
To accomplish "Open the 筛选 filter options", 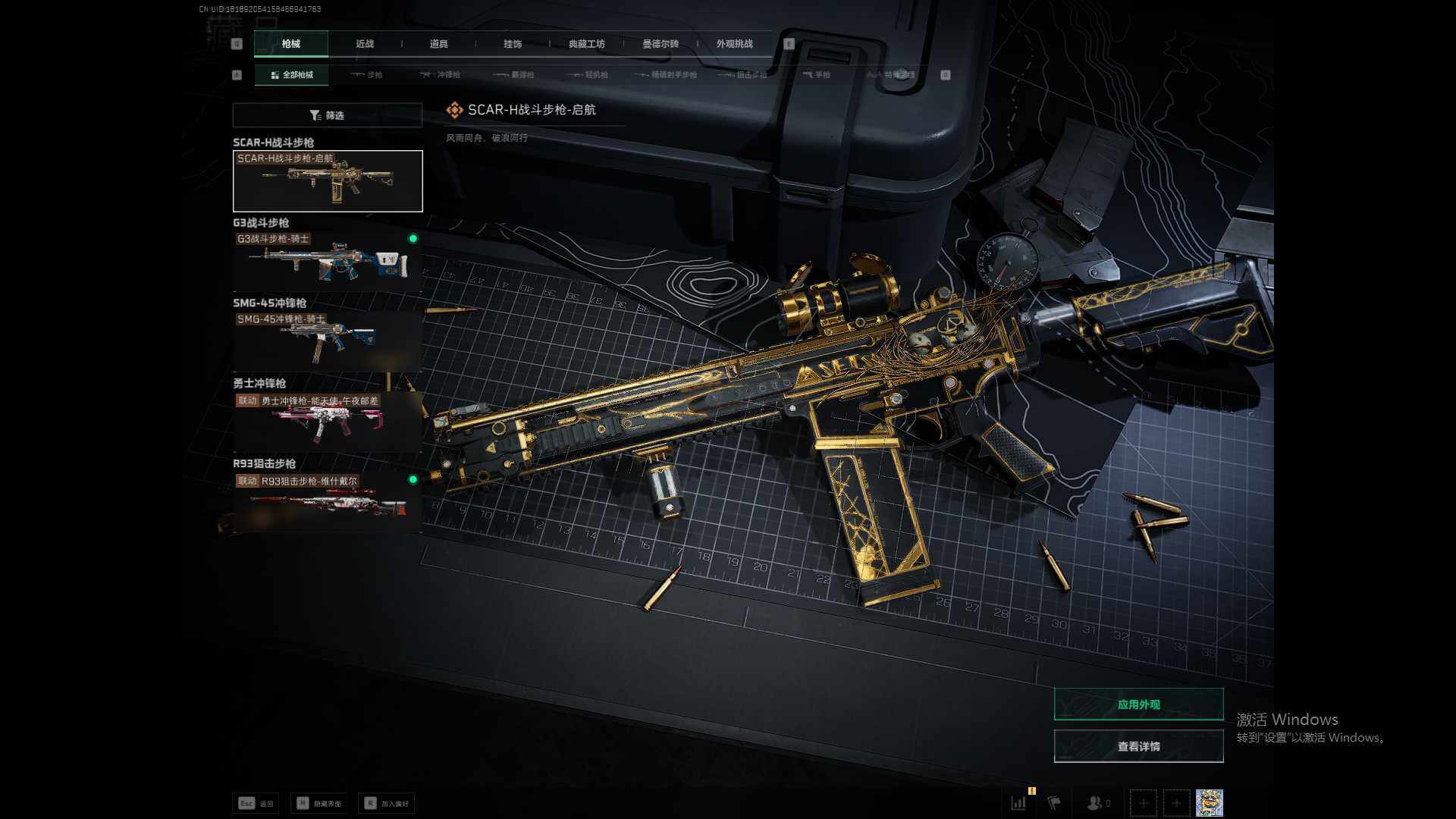I will (x=328, y=115).
